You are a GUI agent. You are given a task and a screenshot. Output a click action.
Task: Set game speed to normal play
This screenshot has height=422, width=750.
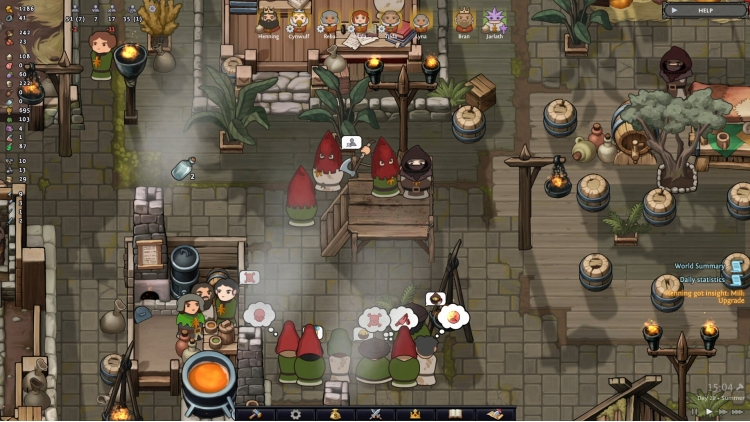pos(709,411)
